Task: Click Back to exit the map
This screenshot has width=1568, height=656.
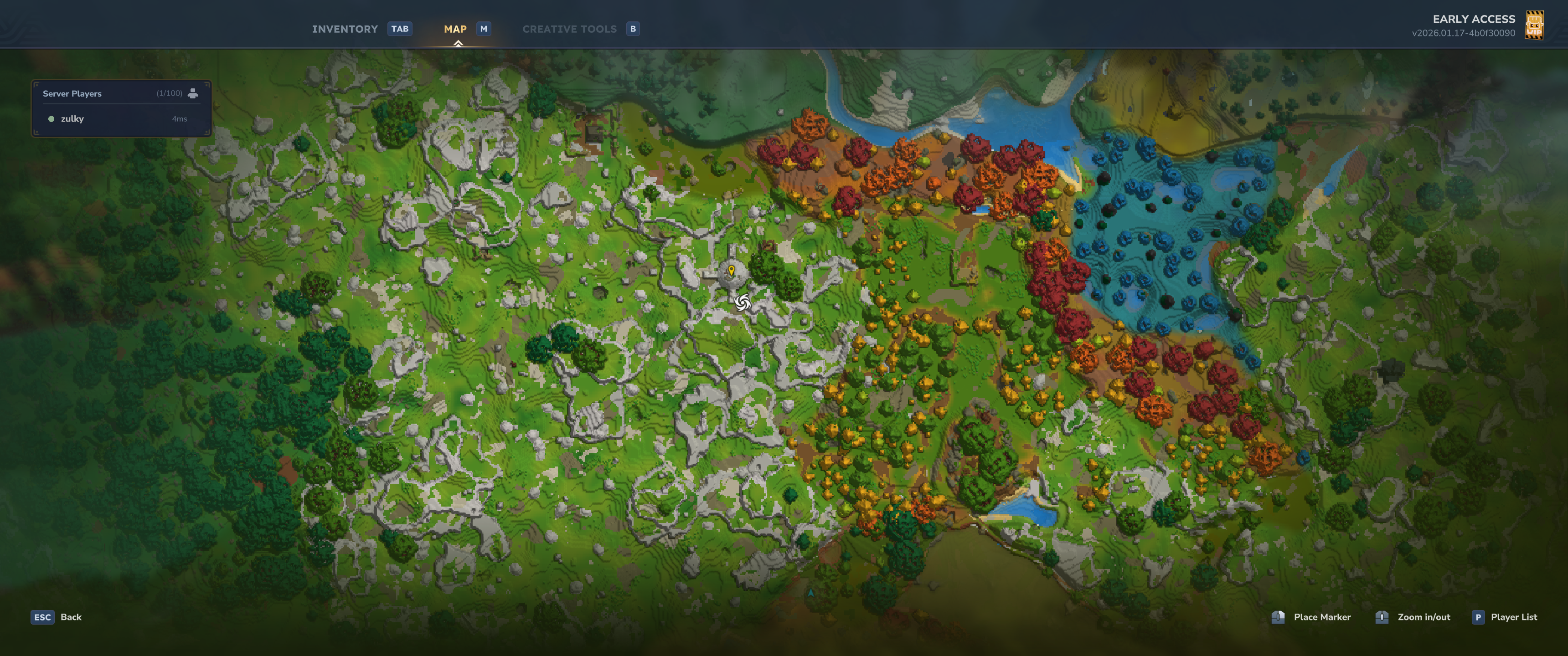Action: (x=71, y=616)
